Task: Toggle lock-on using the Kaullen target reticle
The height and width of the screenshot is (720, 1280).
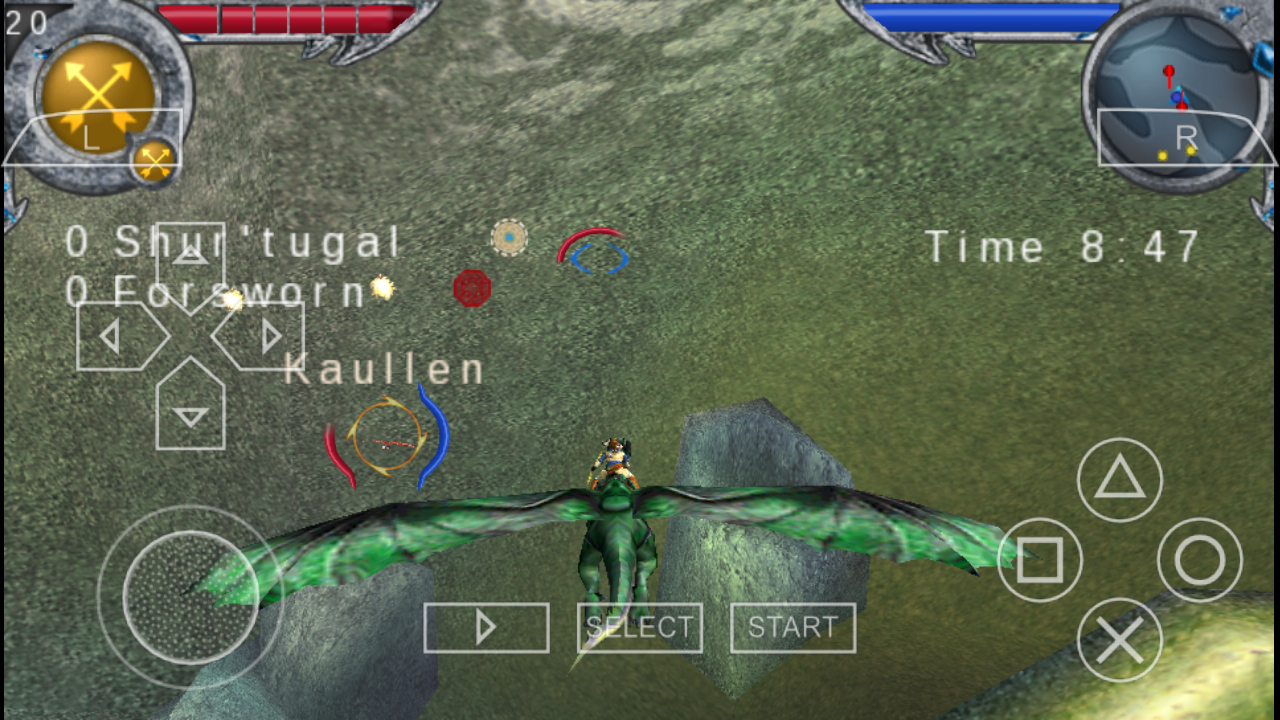Action: (x=387, y=435)
